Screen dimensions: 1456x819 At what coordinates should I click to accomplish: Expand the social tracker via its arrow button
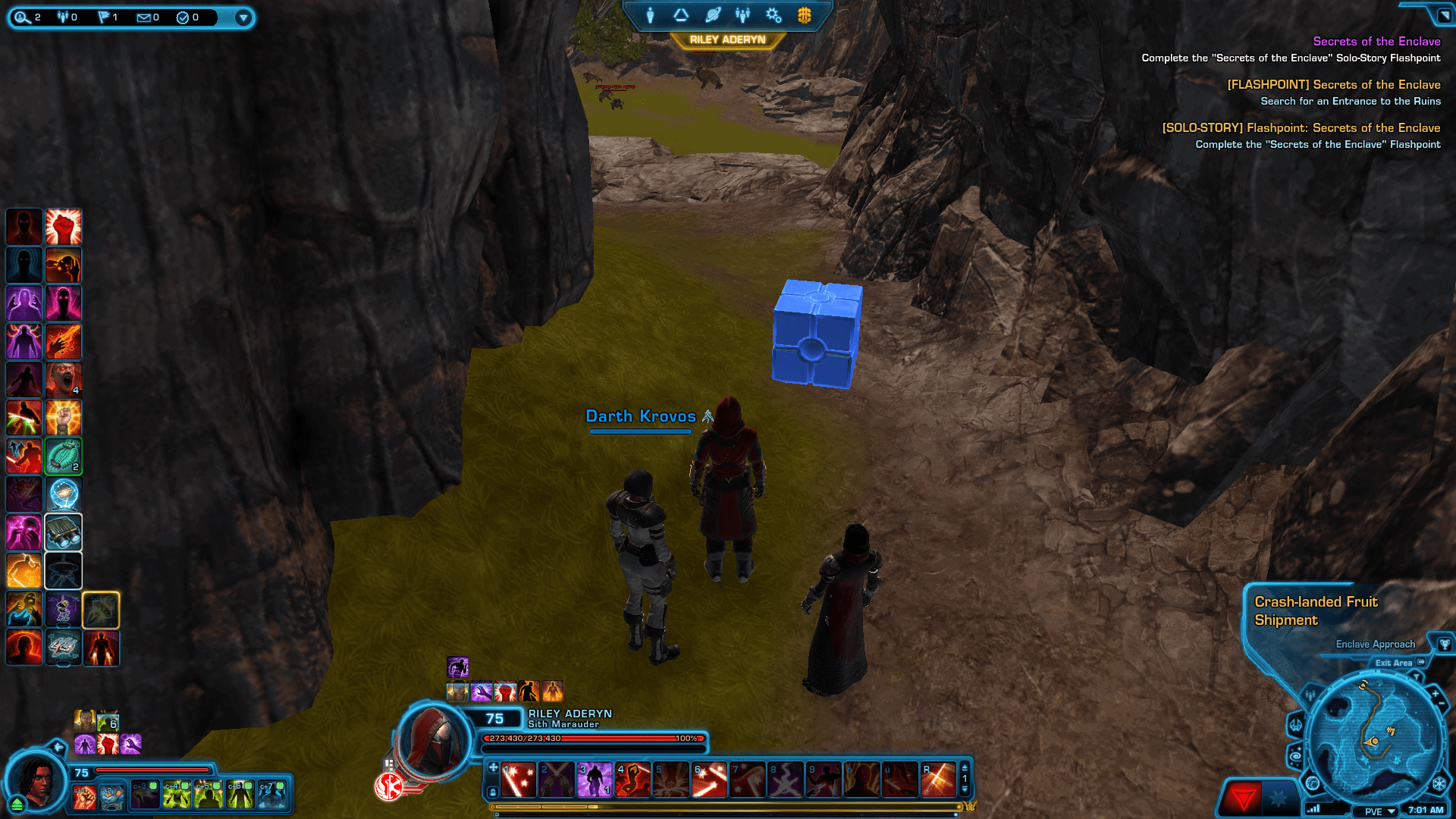[x=243, y=18]
